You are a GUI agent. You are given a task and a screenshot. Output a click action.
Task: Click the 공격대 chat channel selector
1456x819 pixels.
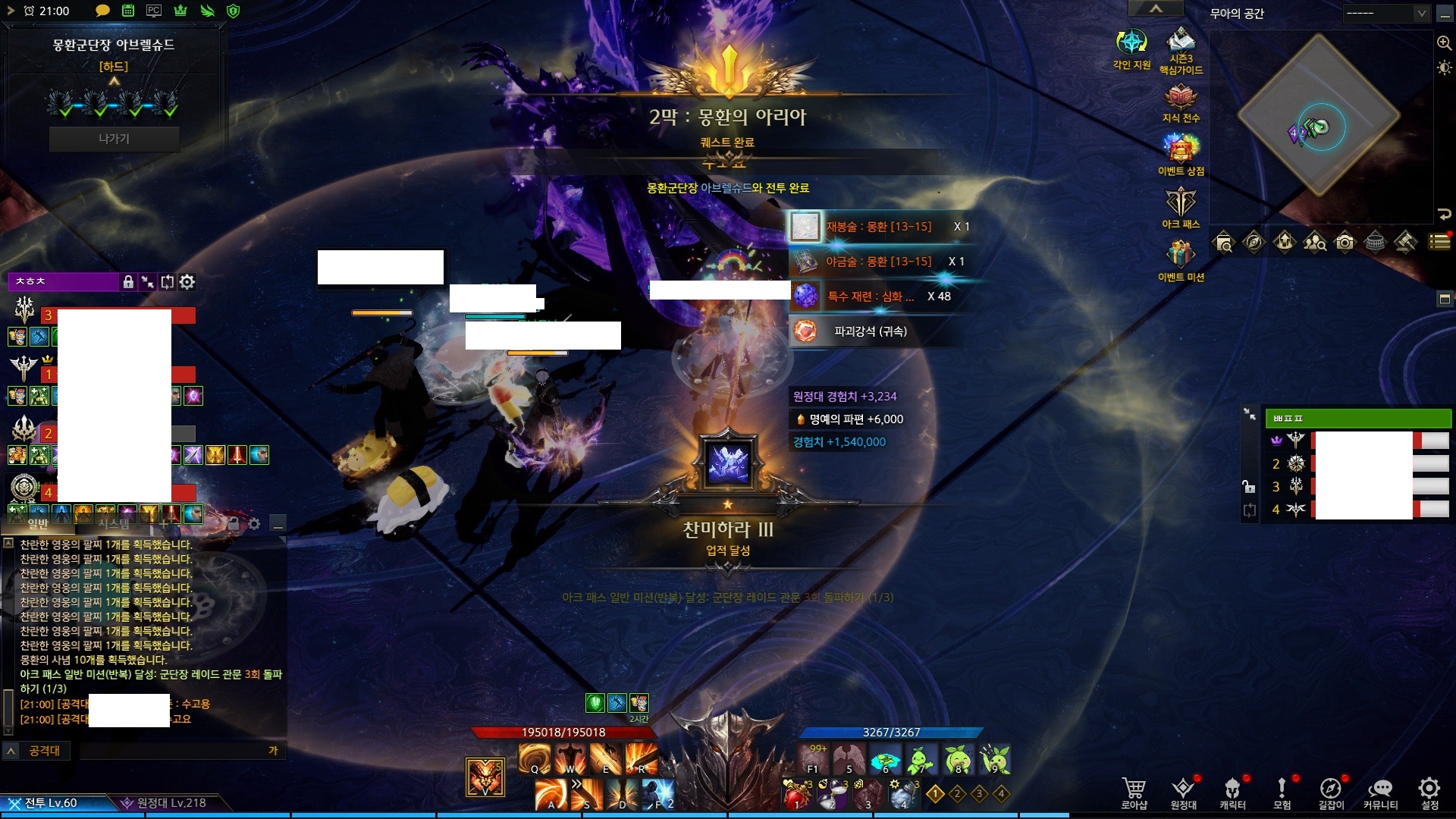pyautogui.click(x=44, y=751)
